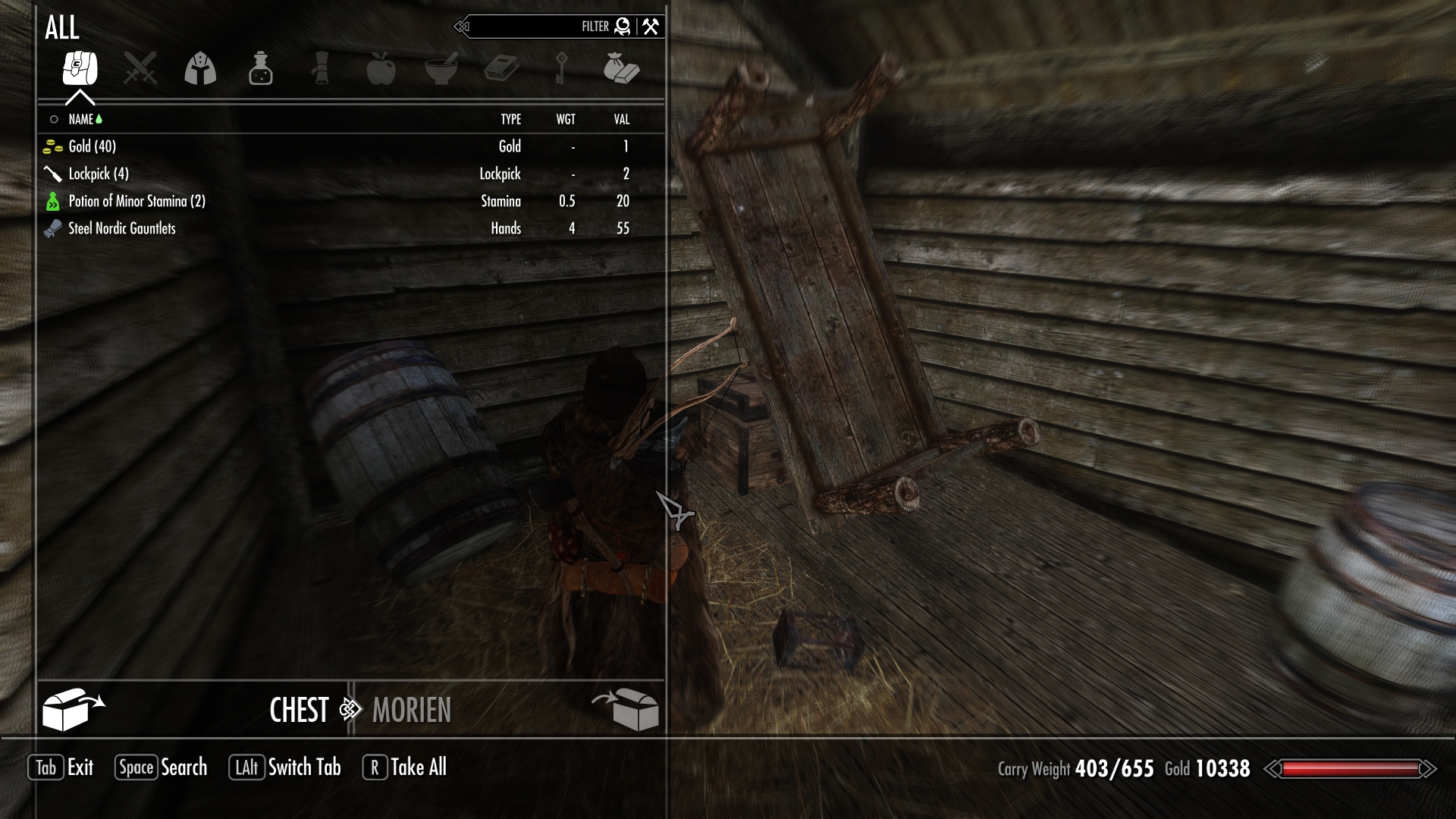Sort the list by NAME column
This screenshot has width=1456, height=819.
[81, 119]
